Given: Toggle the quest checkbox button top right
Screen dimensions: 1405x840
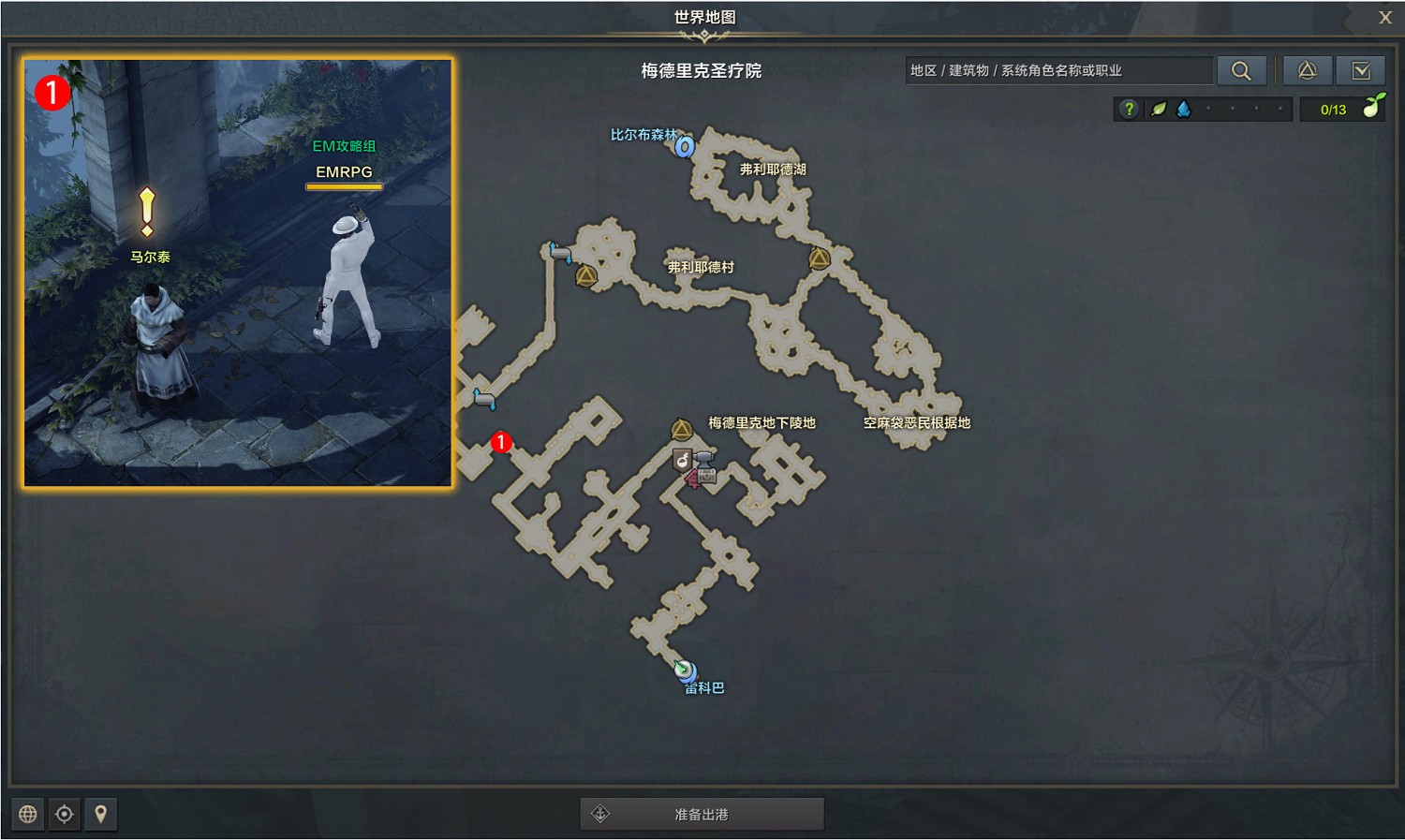Looking at the screenshot, I should point(1361,70).
